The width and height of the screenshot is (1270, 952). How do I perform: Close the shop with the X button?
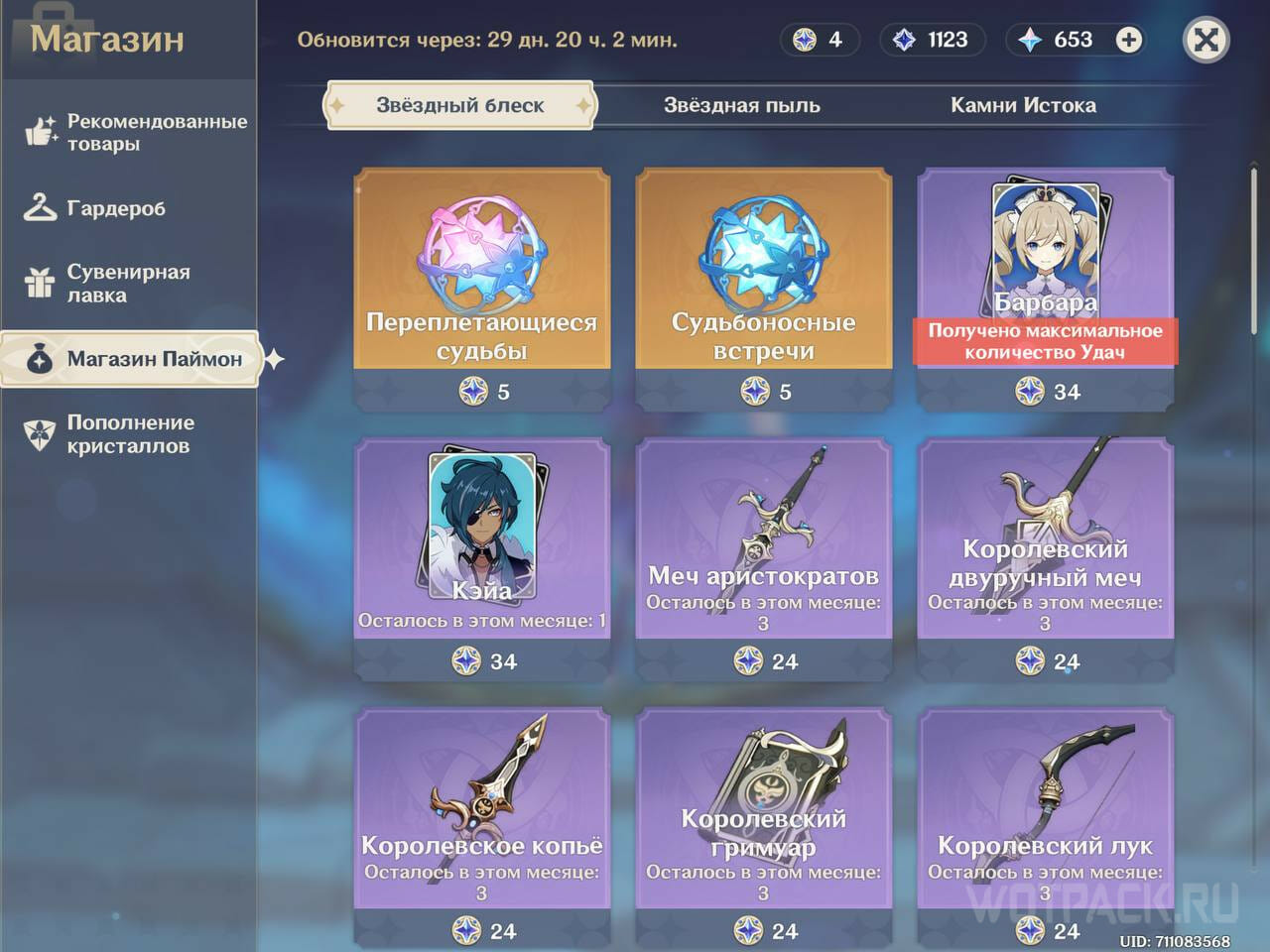(x=1206, y=40)
